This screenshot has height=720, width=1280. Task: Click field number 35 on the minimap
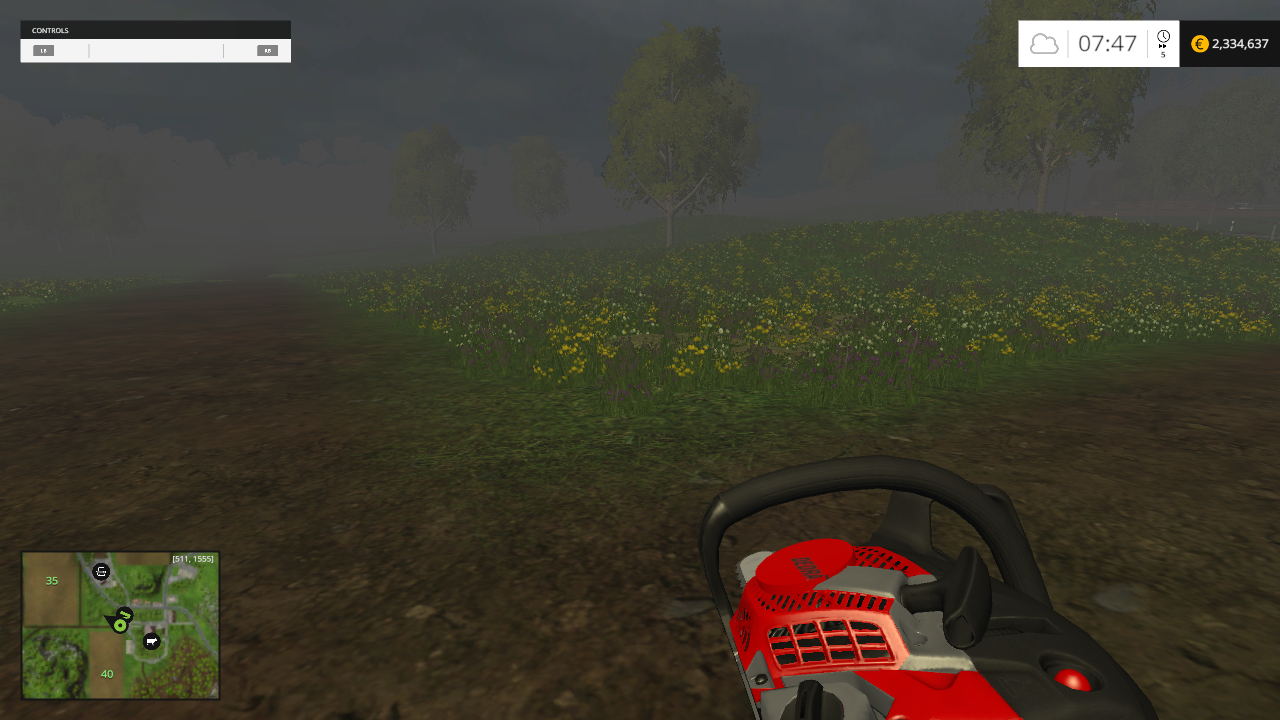coord(51,580)
